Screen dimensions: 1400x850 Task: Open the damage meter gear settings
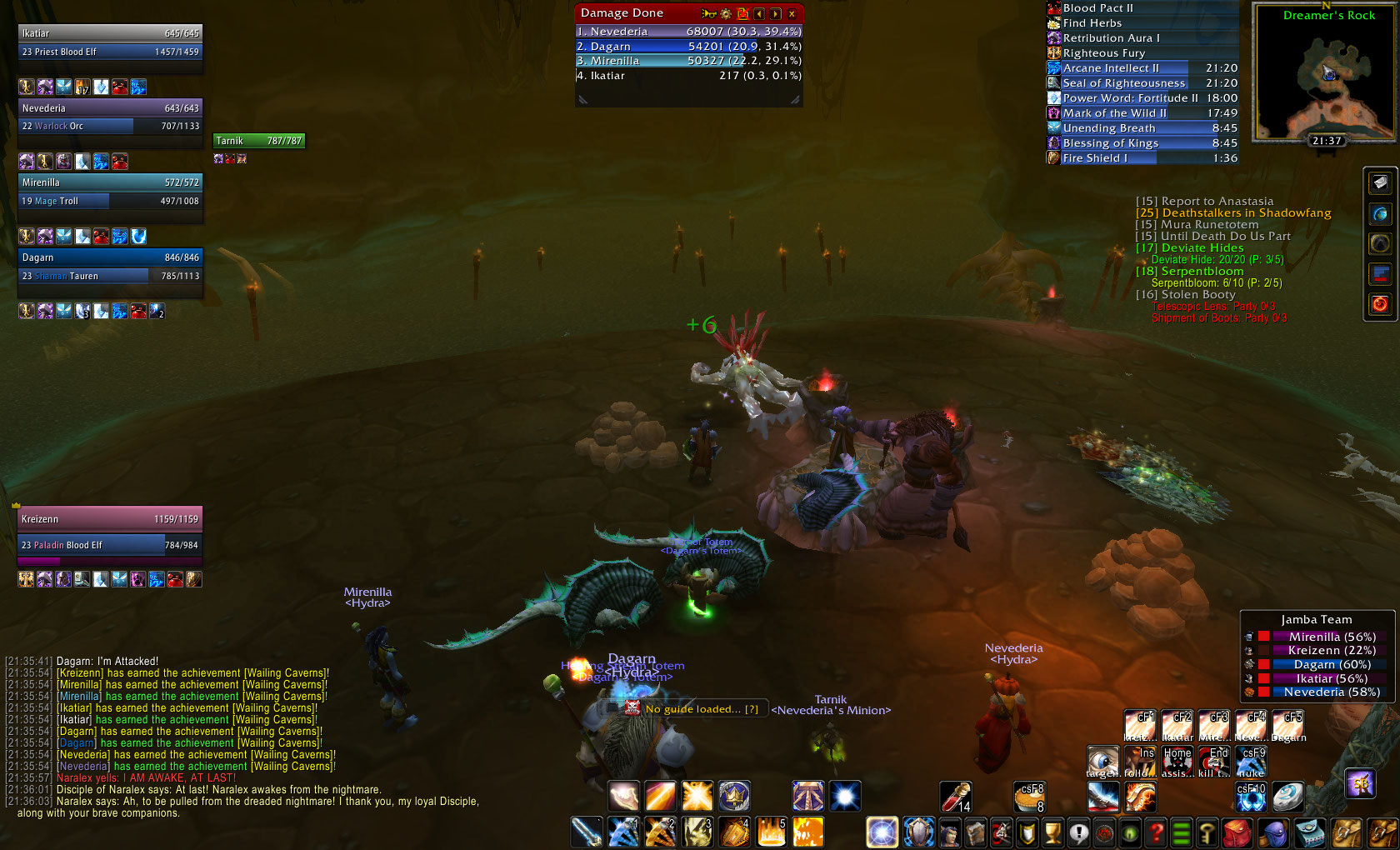(x=726, y=13)
